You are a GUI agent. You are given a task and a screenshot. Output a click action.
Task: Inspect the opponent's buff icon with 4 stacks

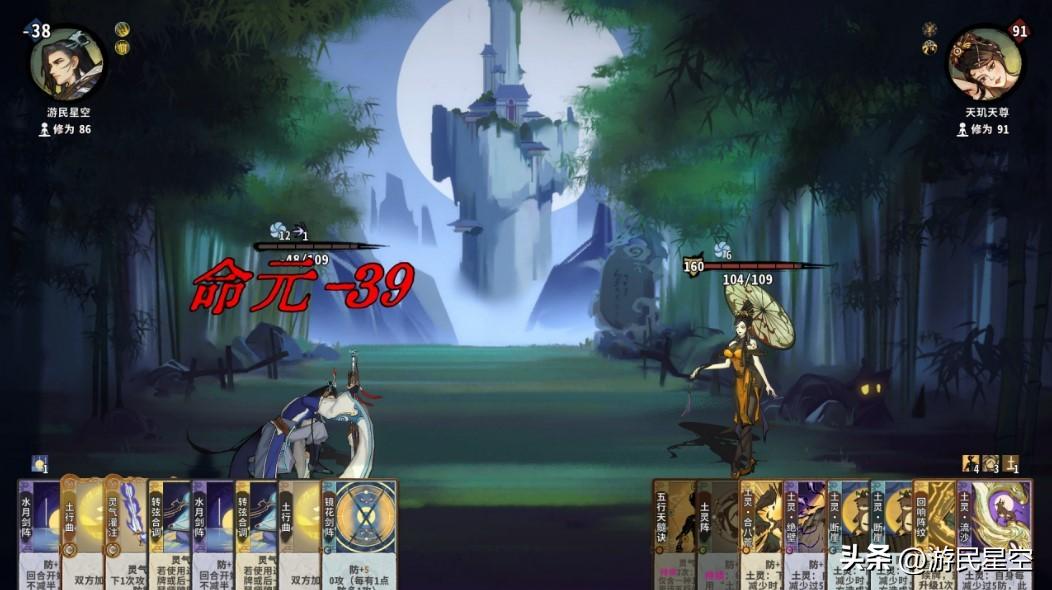coord(970,464)
